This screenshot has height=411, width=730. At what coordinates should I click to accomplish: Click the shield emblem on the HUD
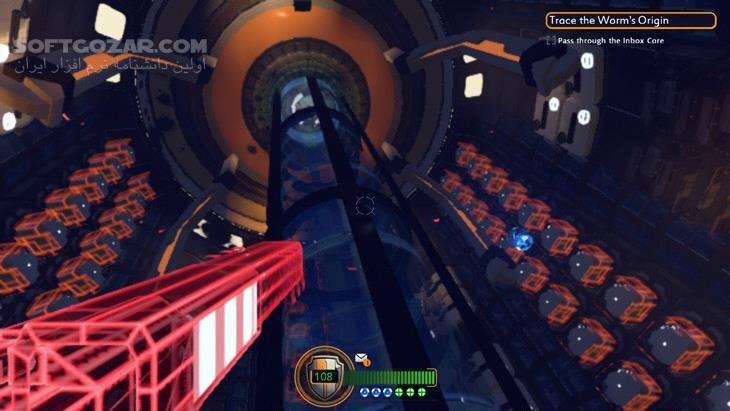click(322, 376)
